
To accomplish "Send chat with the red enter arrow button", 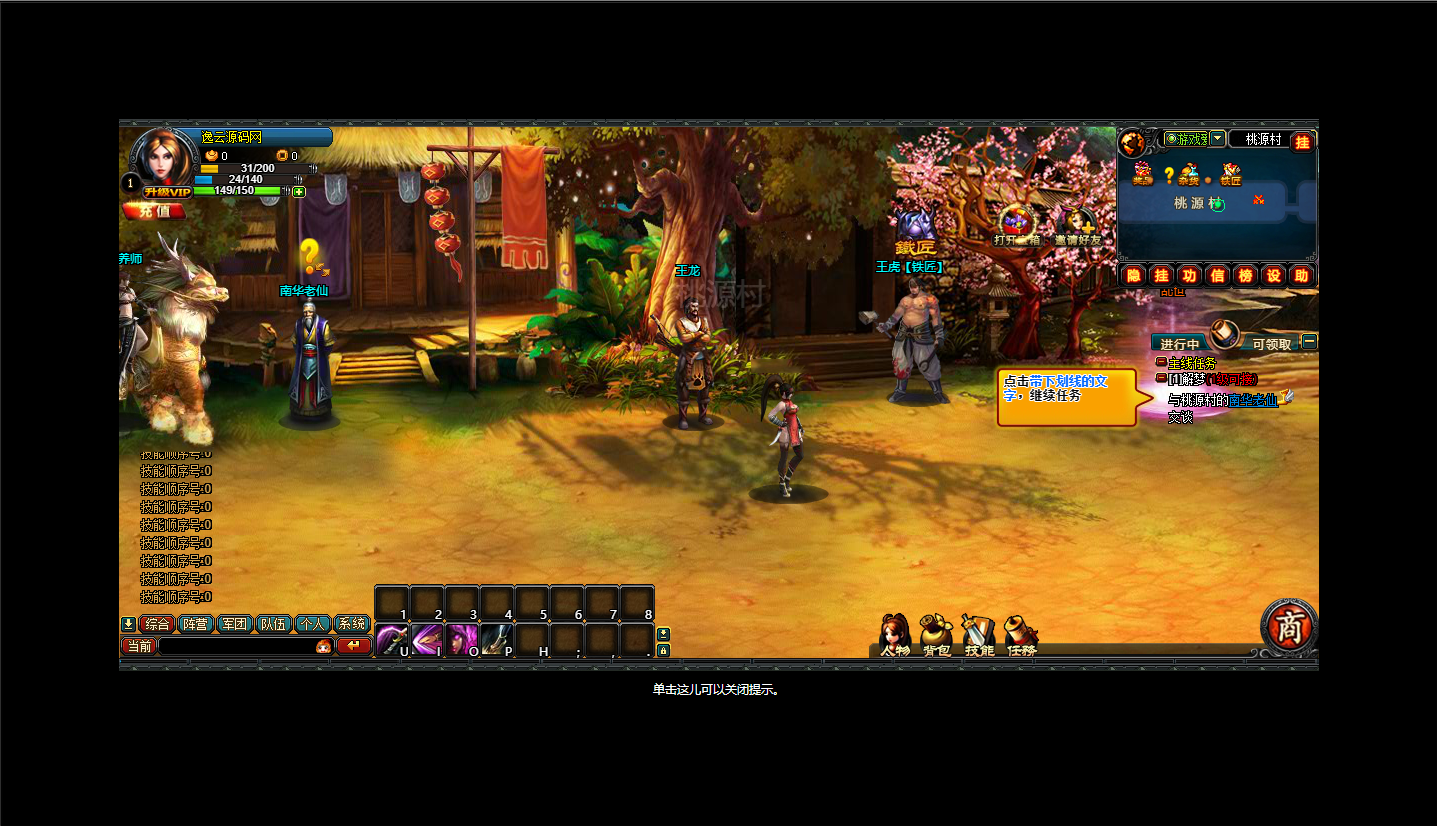I will coord(354,646).
